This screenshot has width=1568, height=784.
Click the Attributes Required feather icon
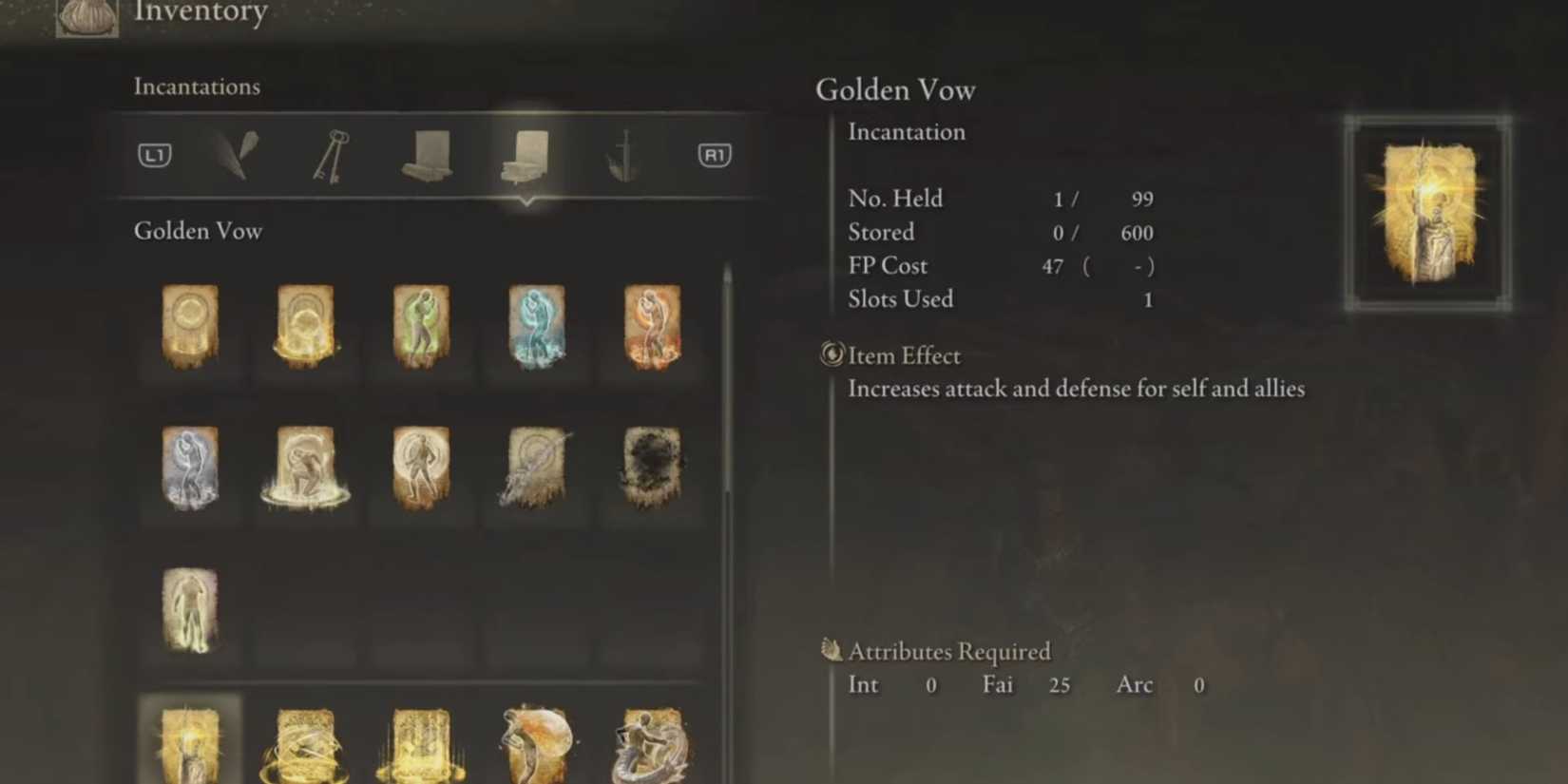[833, 651]
